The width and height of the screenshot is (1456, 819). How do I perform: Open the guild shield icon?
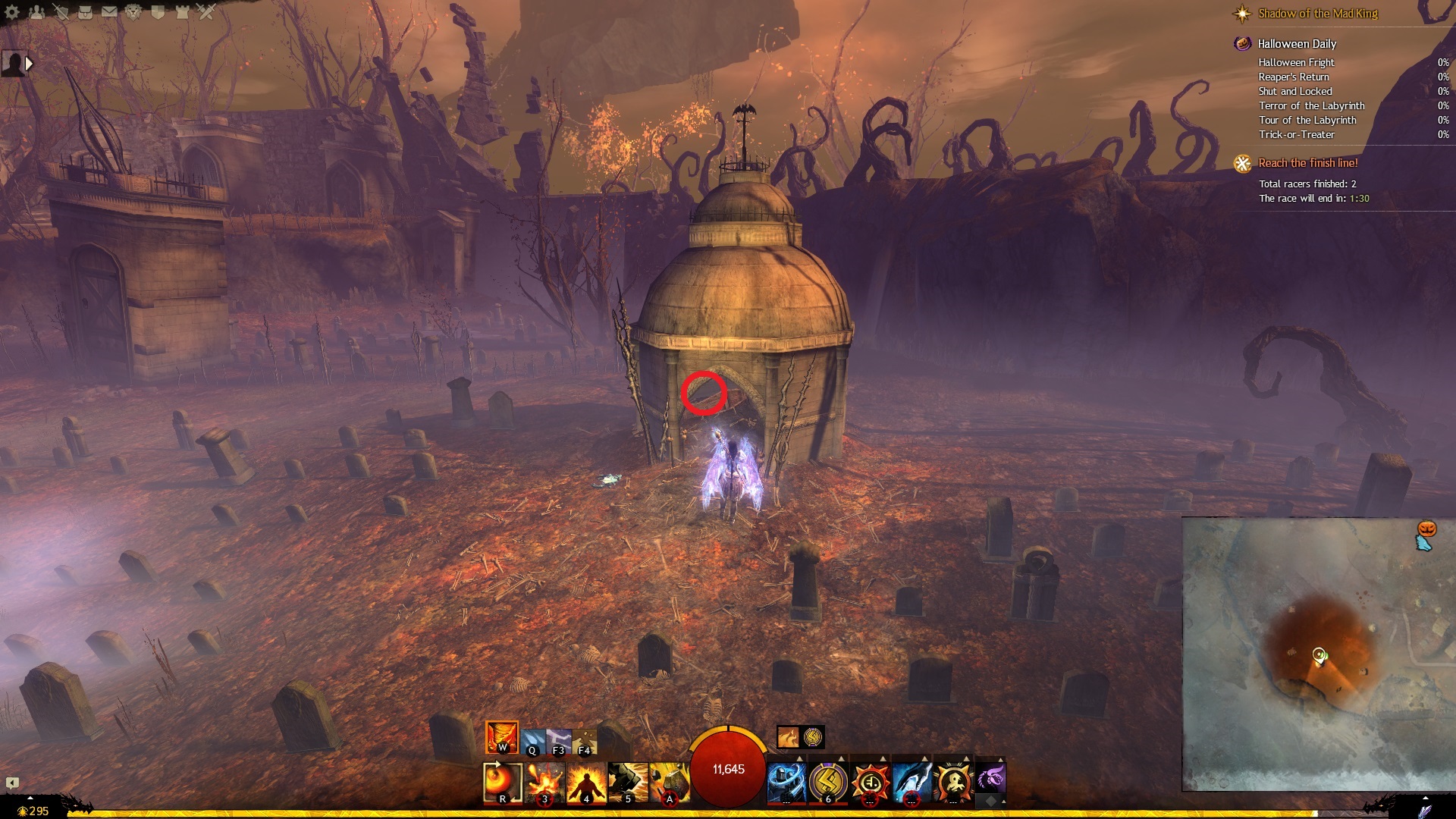click(x=158, y=12)
